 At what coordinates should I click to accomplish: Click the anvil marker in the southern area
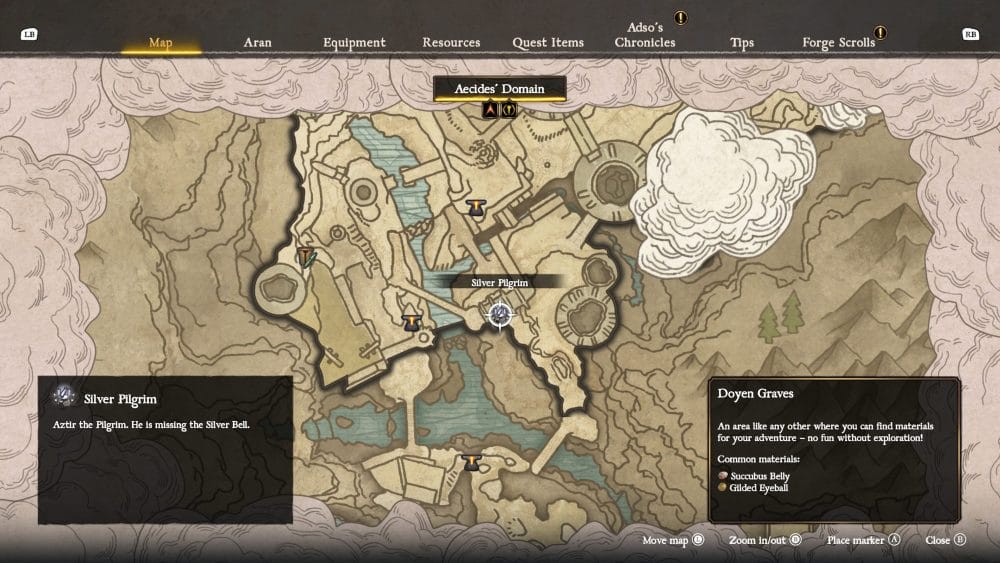472,462
